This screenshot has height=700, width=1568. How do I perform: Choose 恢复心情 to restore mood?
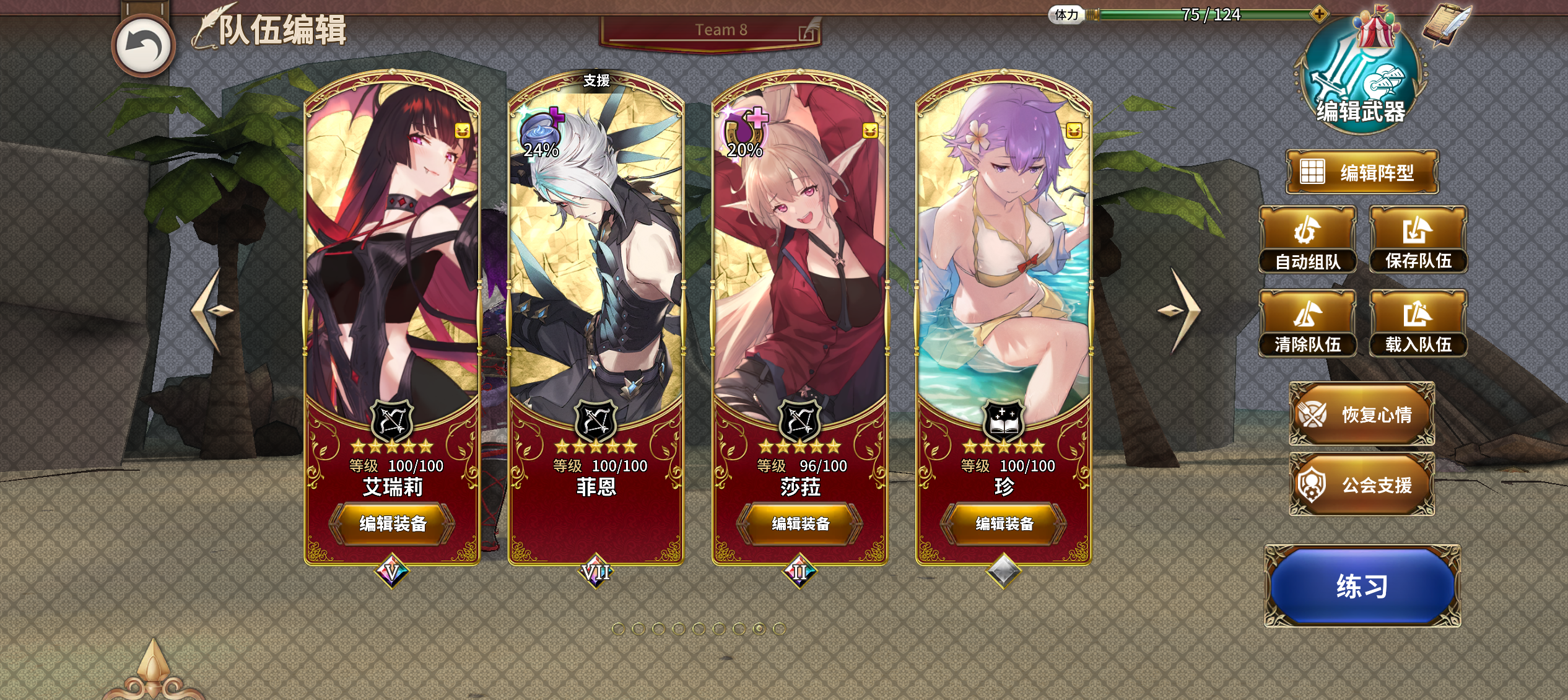(x=1362, y=414)
